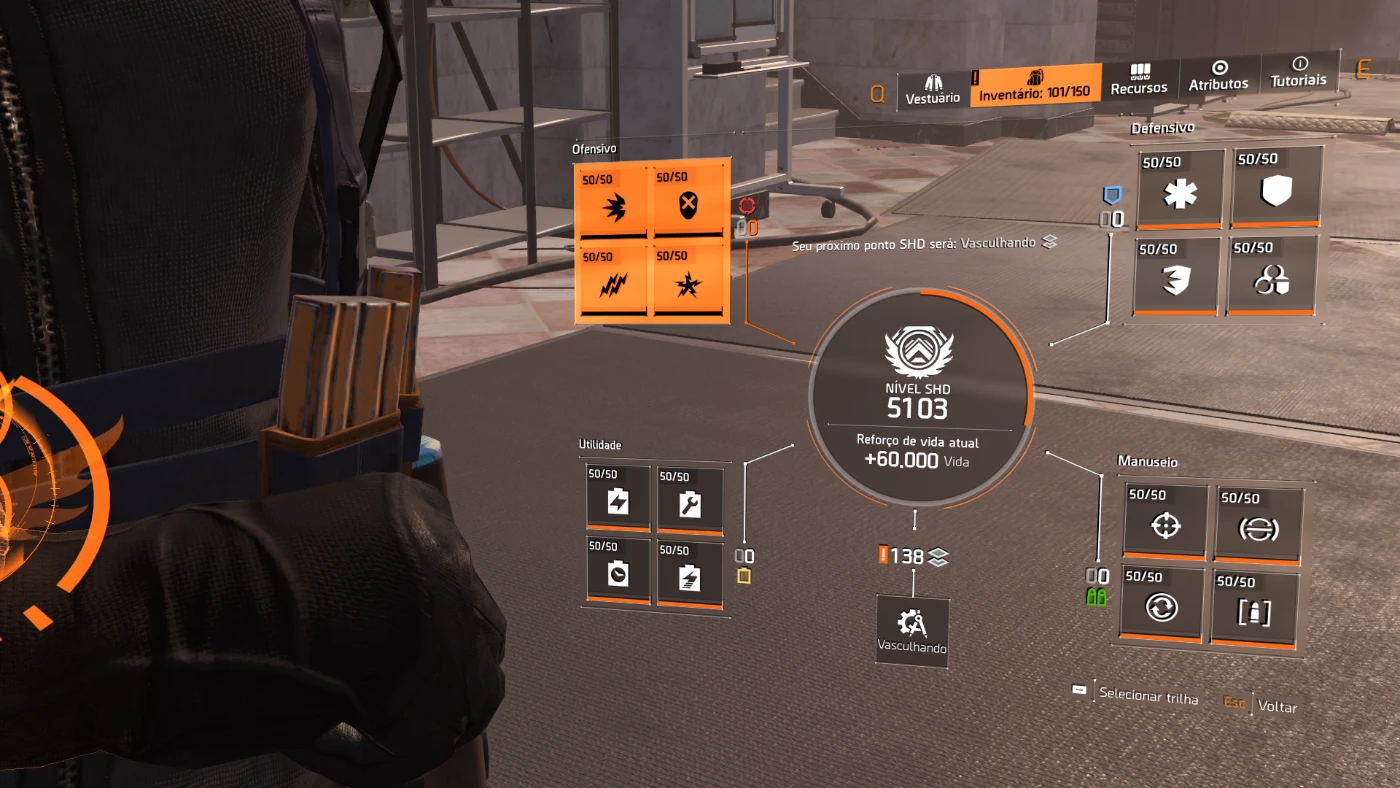1400x788 pixels.
Task: Select the offensive triple lightning bolt tile
Action: coord(613,283)
